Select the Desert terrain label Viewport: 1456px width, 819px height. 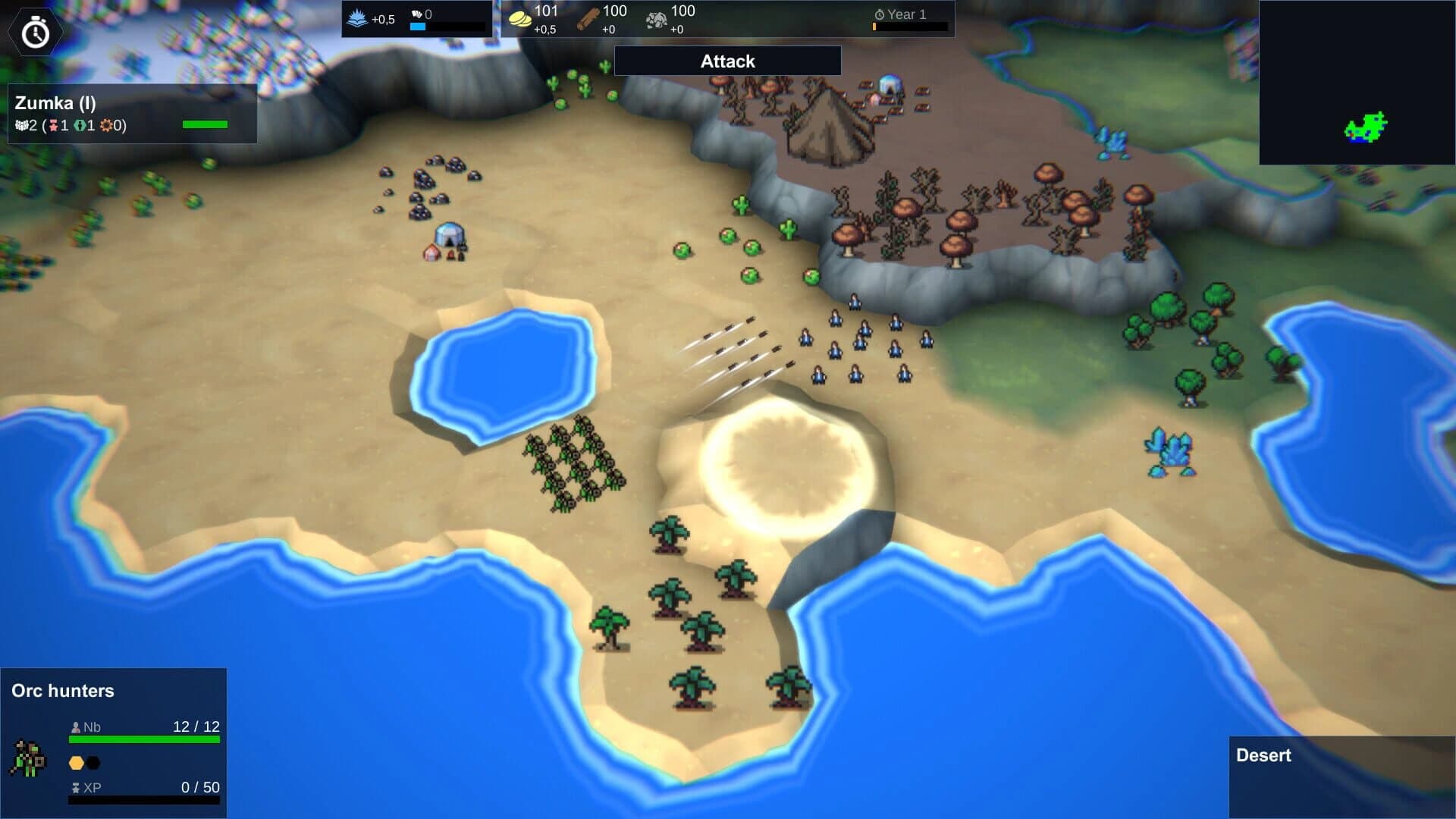coord(1263,755)
